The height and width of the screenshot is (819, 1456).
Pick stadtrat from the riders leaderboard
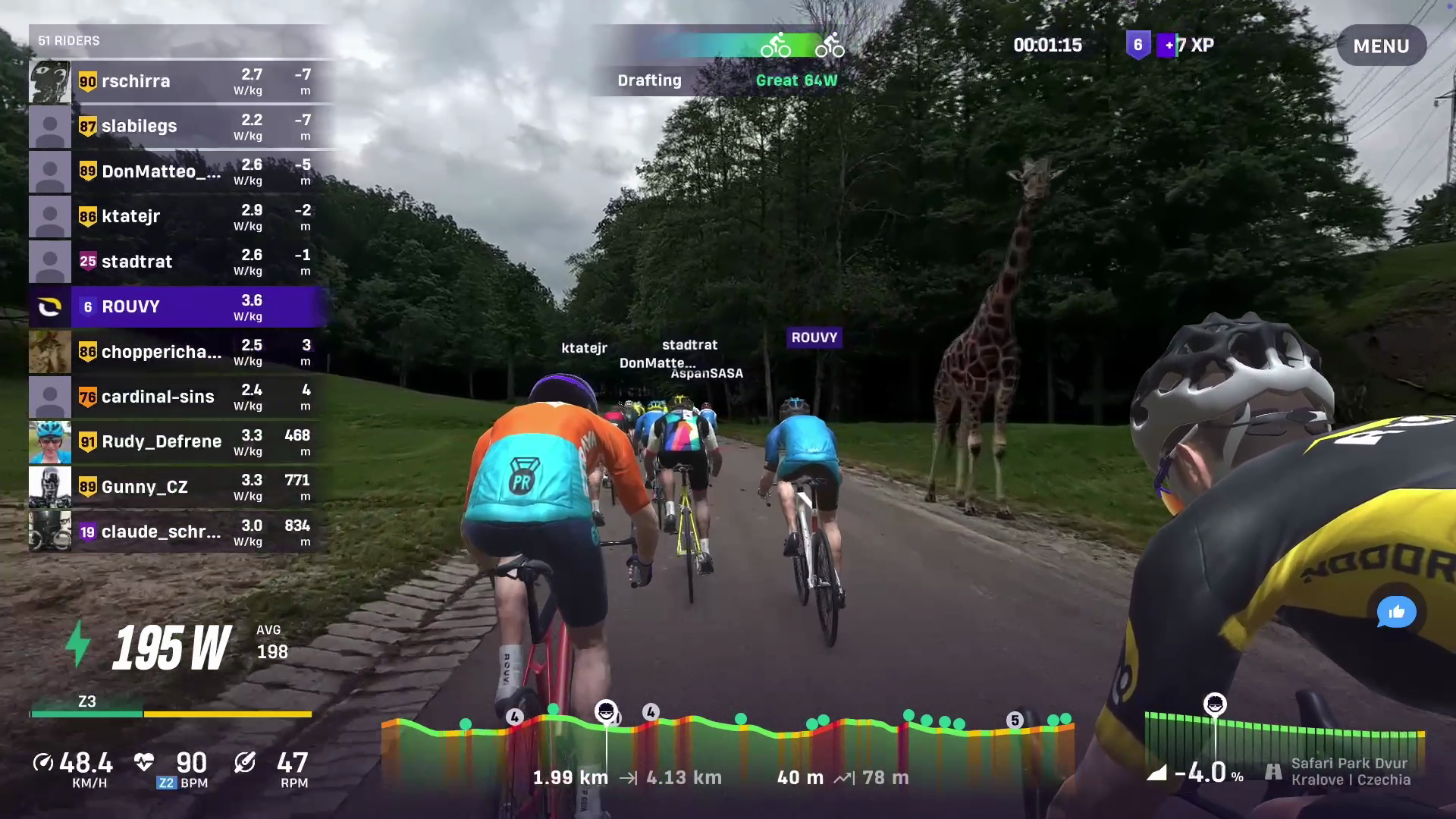point(180,262)
